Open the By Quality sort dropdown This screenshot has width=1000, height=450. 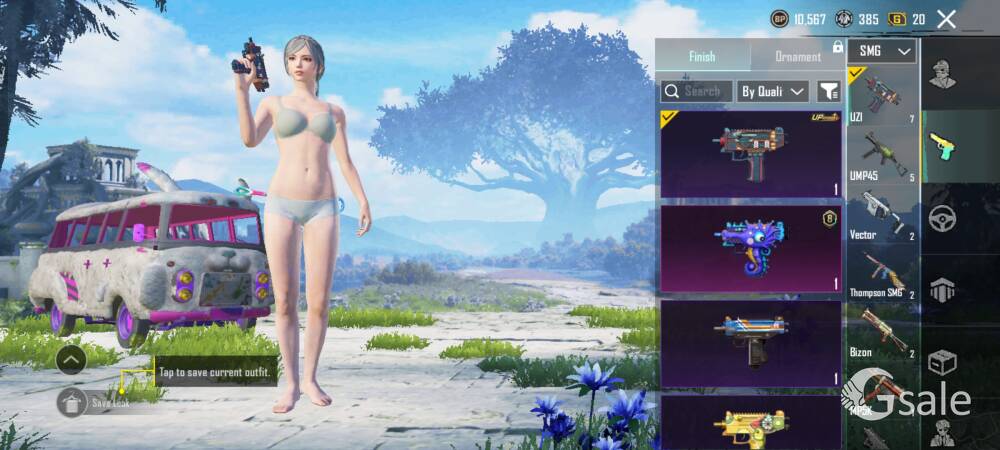773,91
